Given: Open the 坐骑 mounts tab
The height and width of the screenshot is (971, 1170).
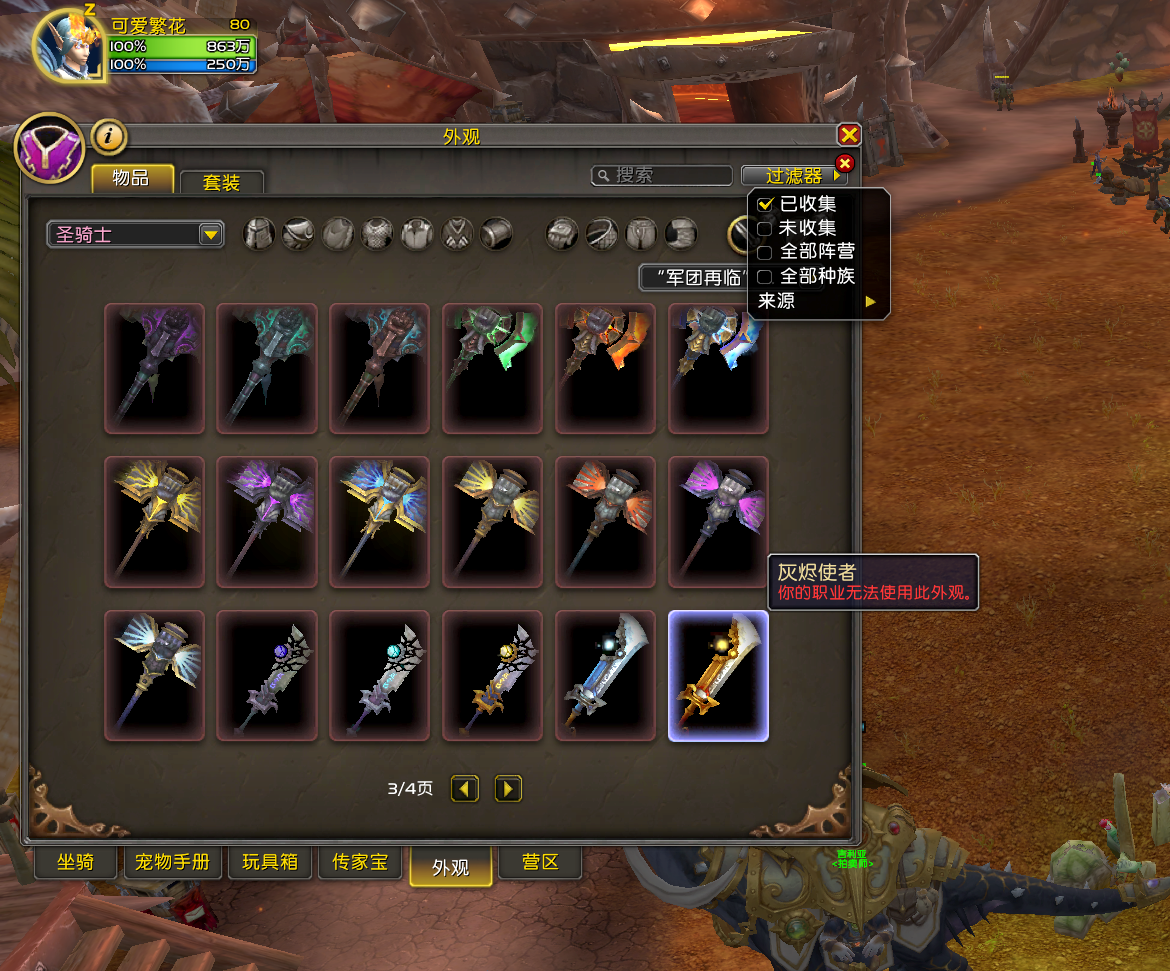Looking at the screenshot, I should [x=75, y=861].
